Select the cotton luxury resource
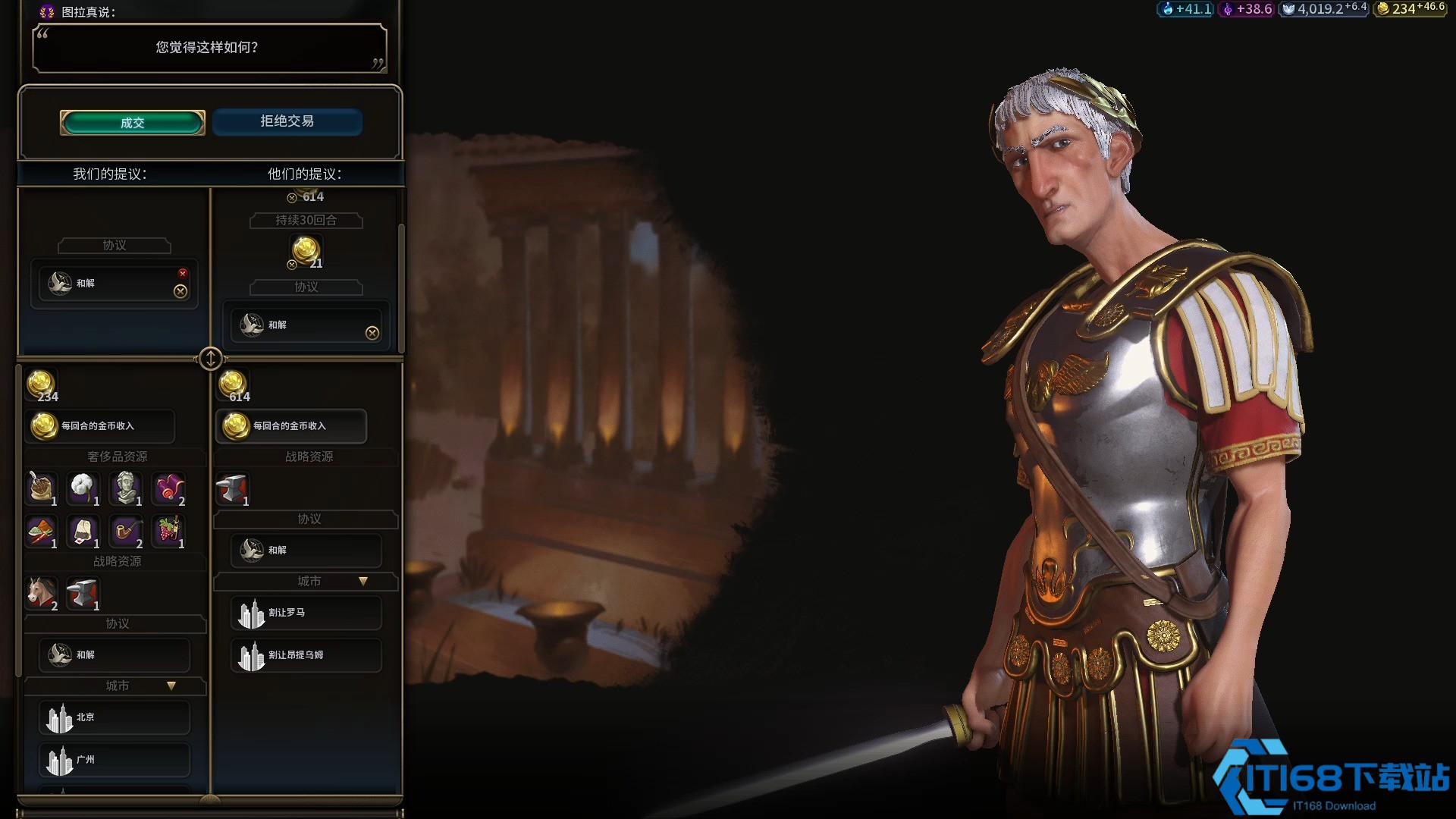1456x819 pixels. click(x=83, y=488)
